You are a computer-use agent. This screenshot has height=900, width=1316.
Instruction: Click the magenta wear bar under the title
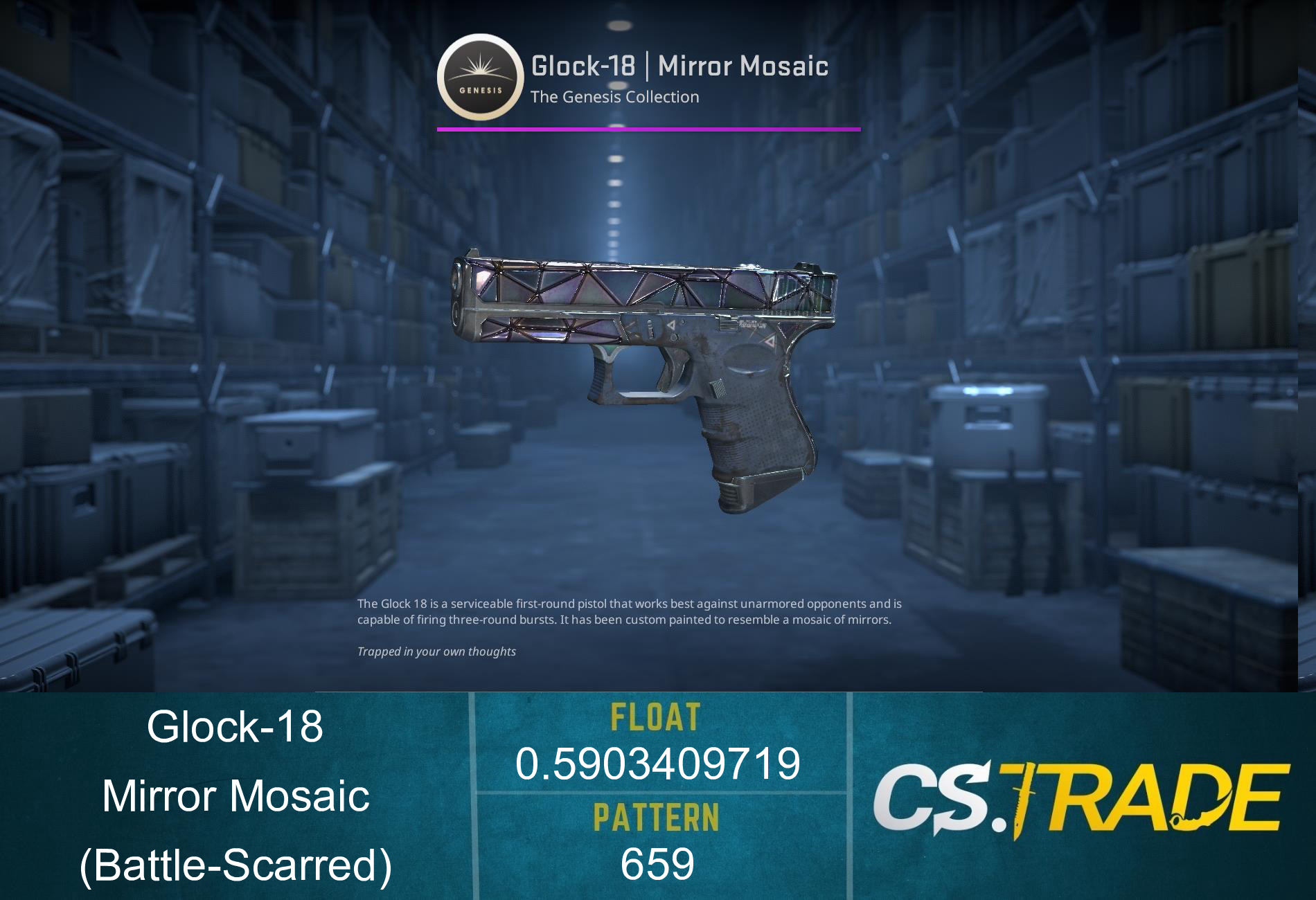point(648,128)
